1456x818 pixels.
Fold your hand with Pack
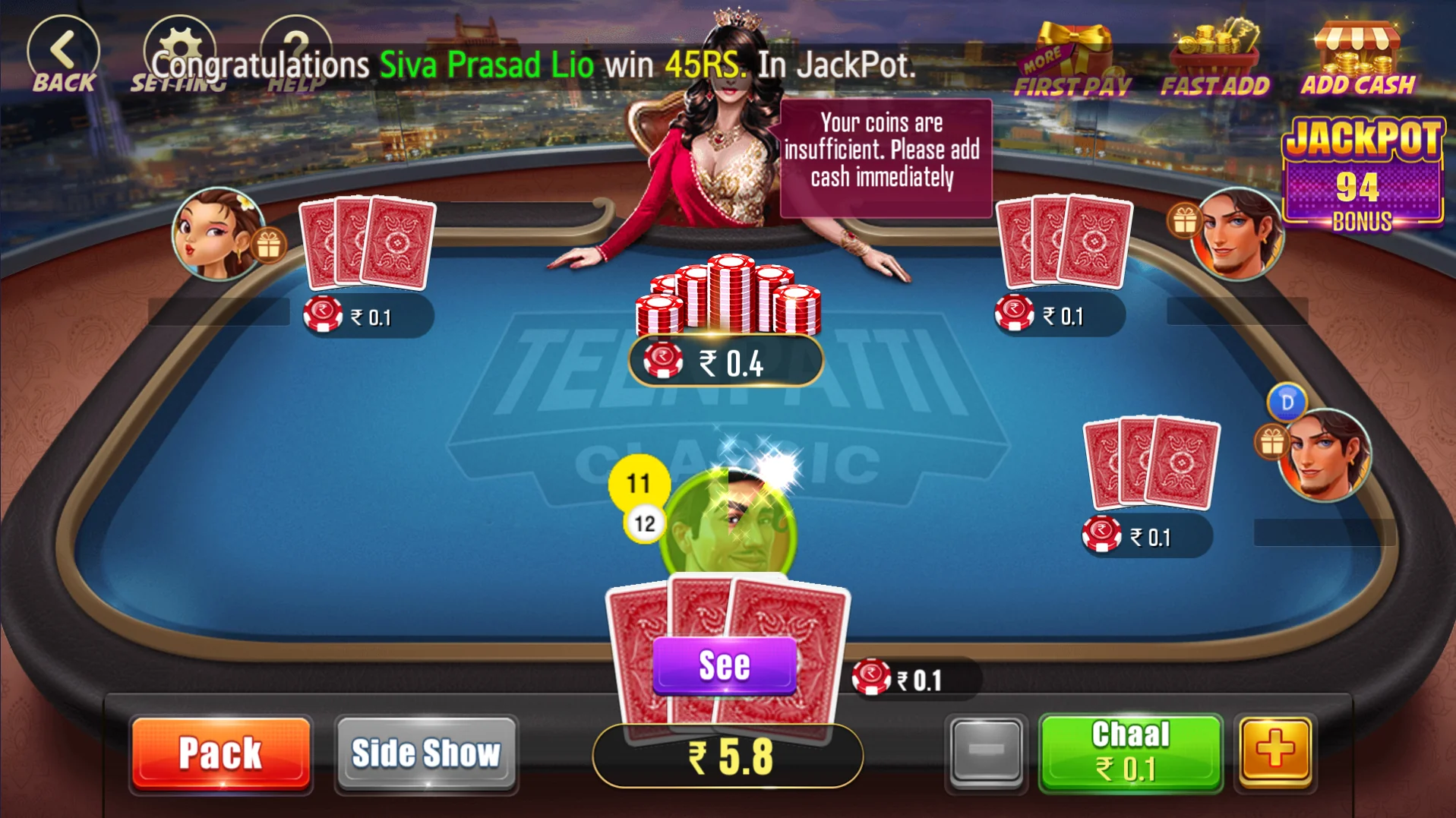221,753
